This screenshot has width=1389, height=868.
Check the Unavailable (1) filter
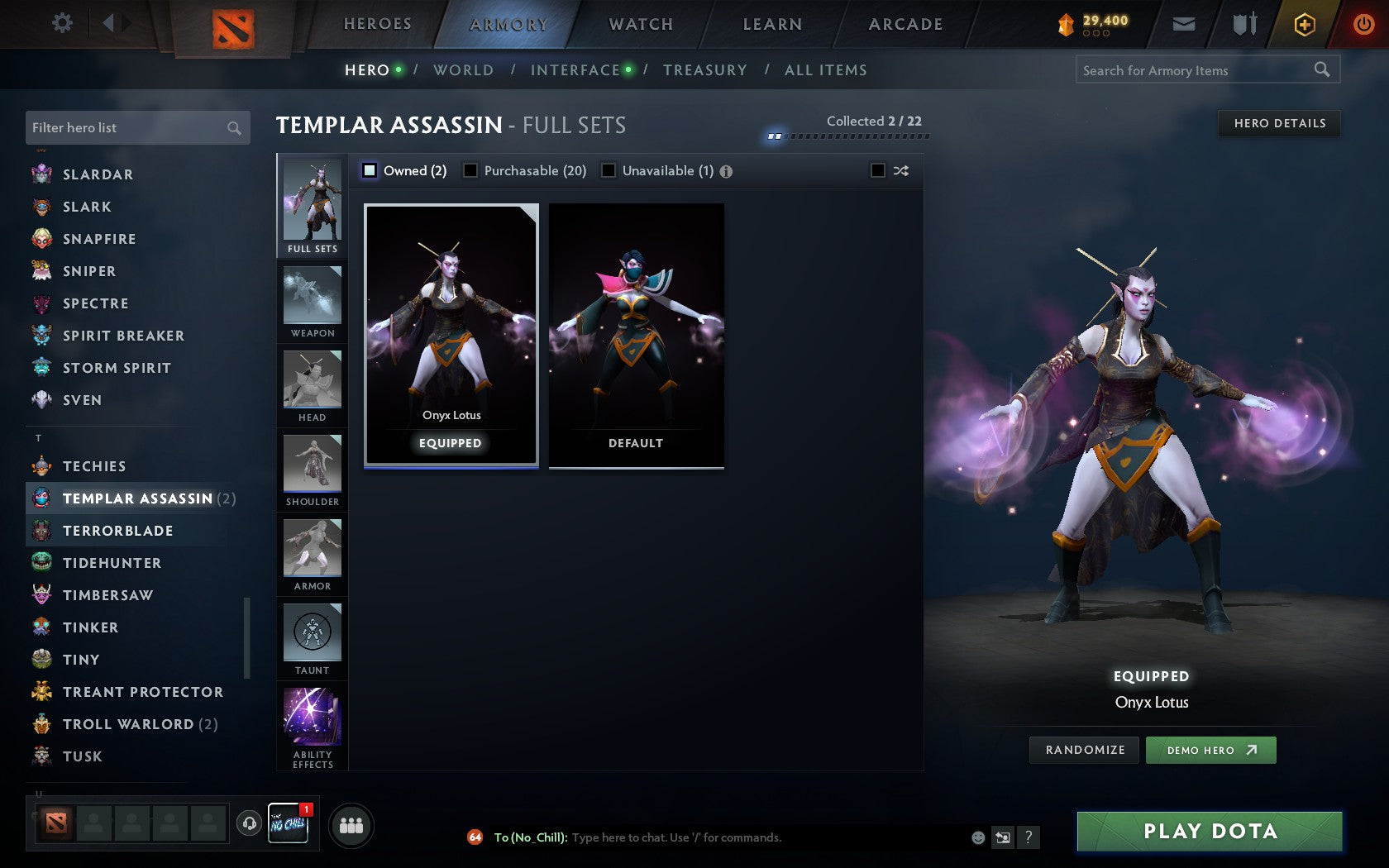point(609,170)
